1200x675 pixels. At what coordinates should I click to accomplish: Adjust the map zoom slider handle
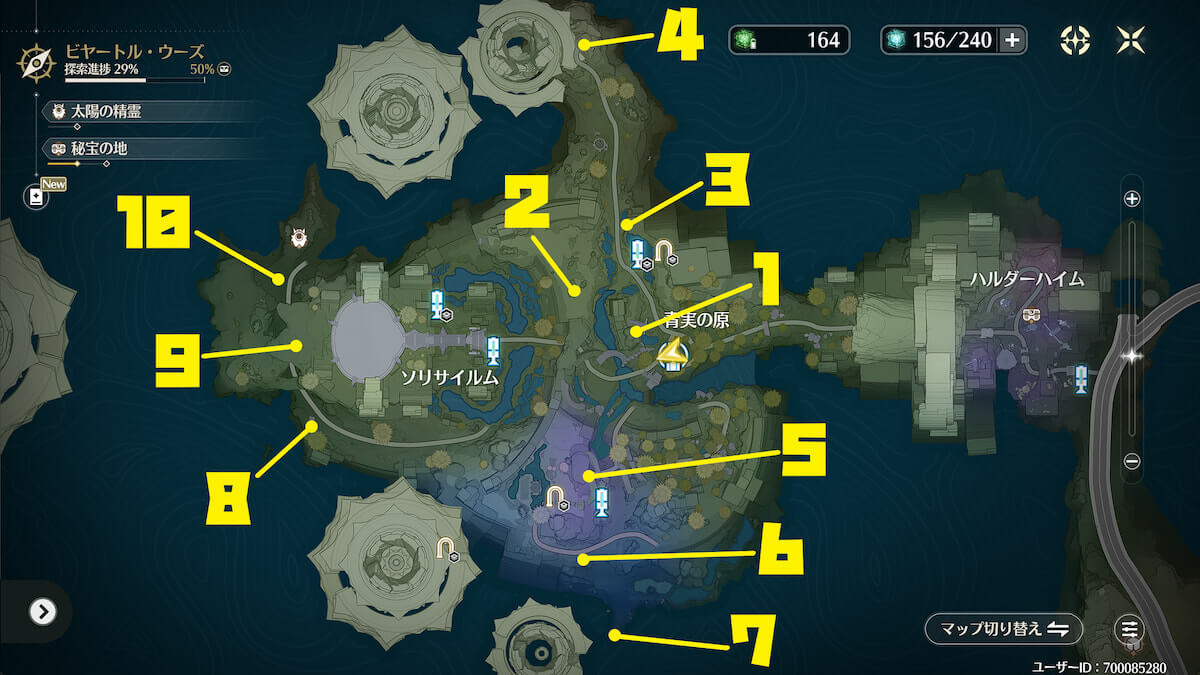pyautogui.click(x=1132, y=355)
